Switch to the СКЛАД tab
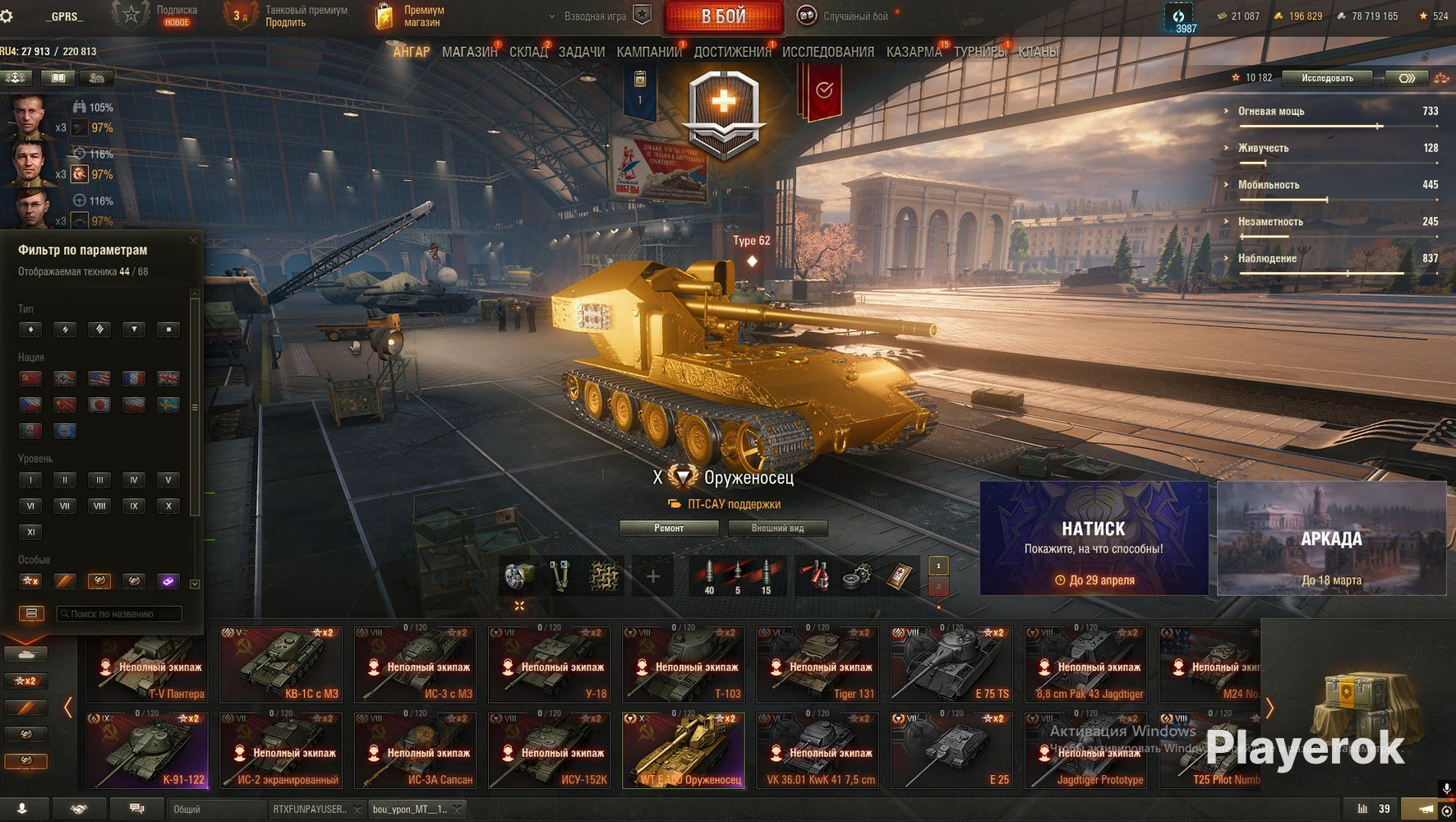This screenshot has width=1456, height=822. point(528,52)
